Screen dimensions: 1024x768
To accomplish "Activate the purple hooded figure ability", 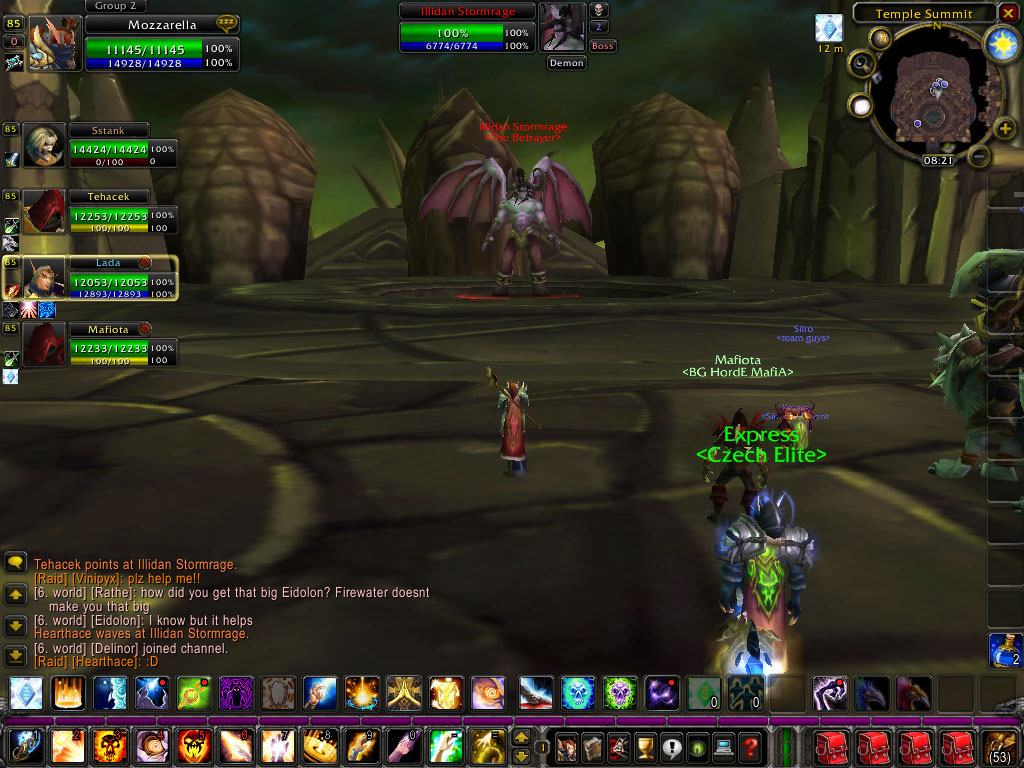I will 234,693.
